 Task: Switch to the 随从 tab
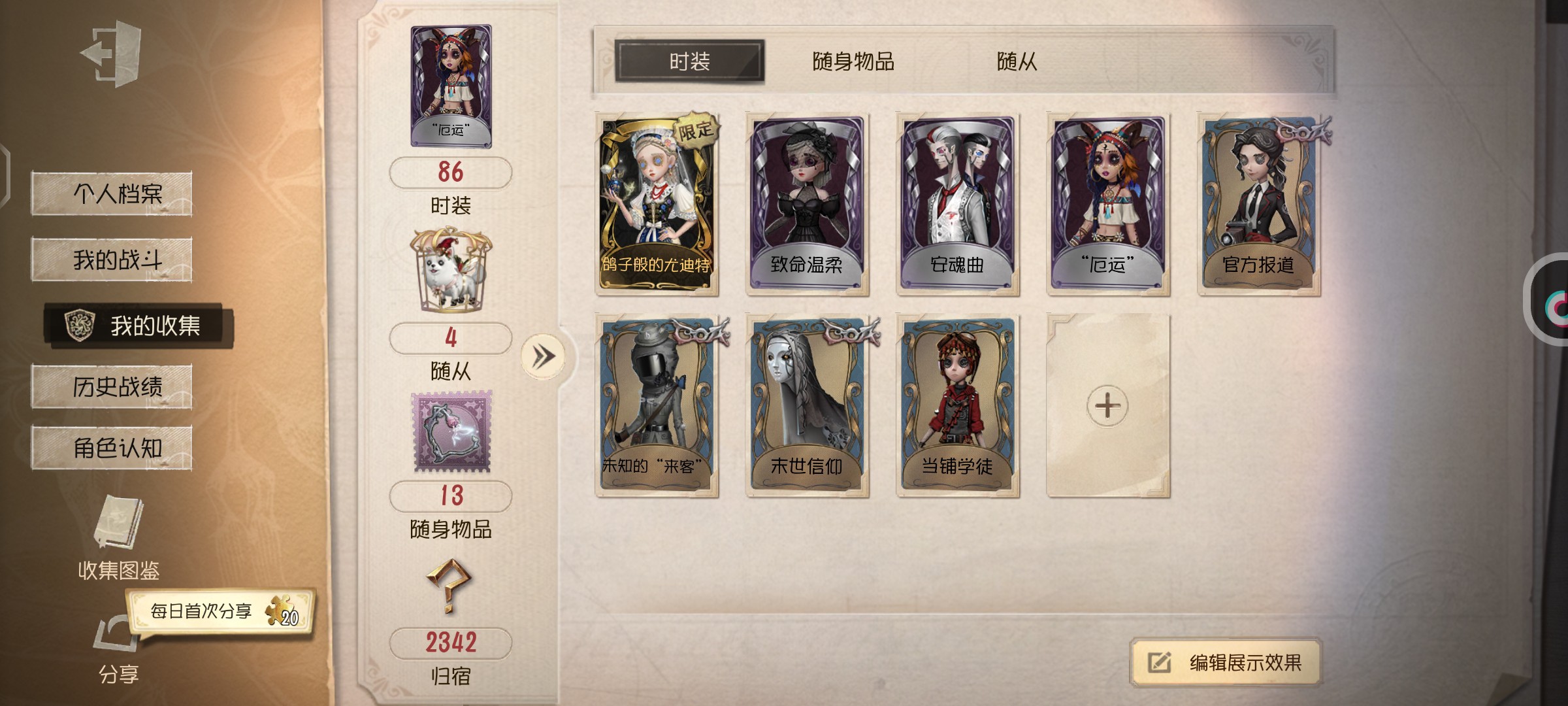tap(1017, 61)
